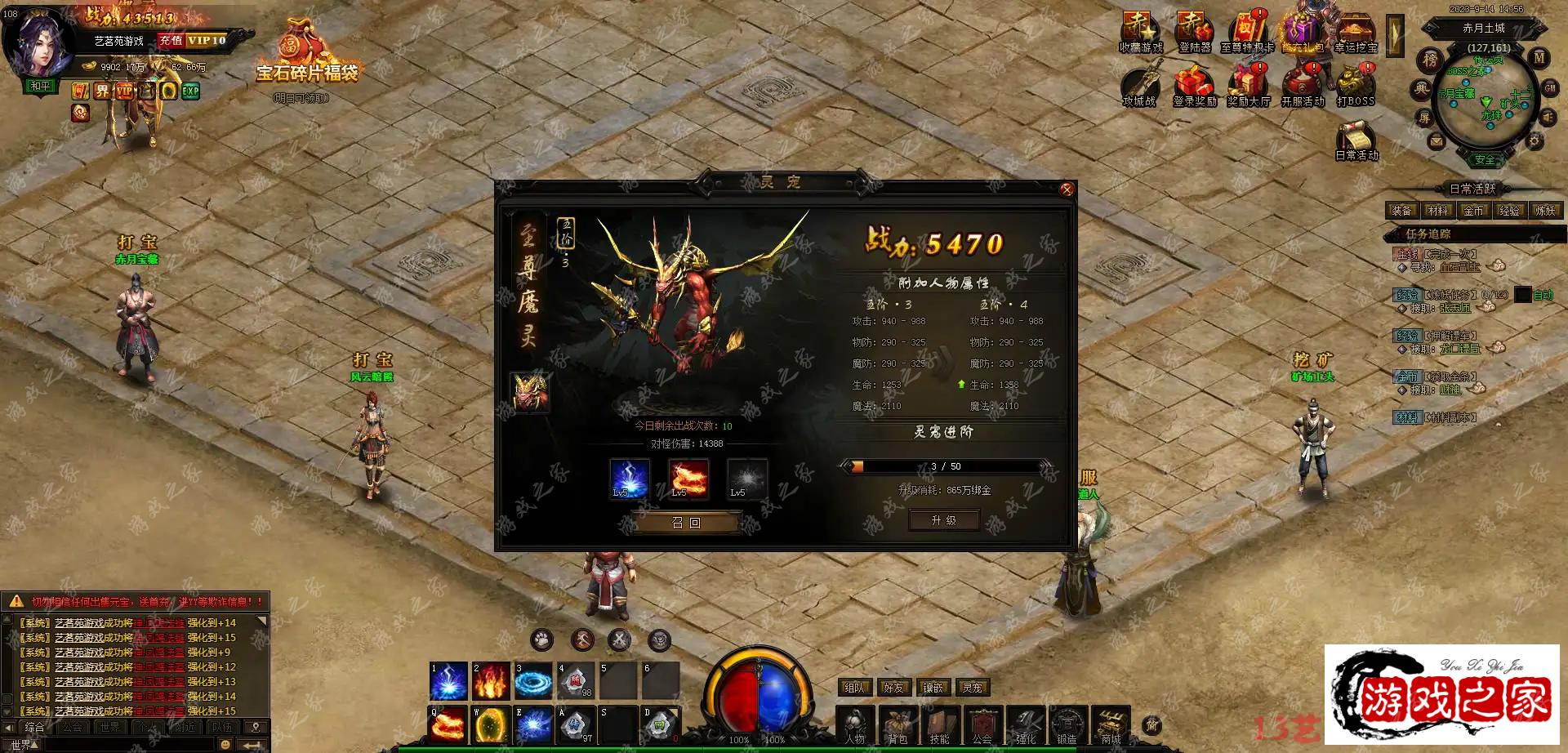Open the 日常活动 daily activity scroll
This screenshot has width=1568, height=753.
click(1356, 140)
